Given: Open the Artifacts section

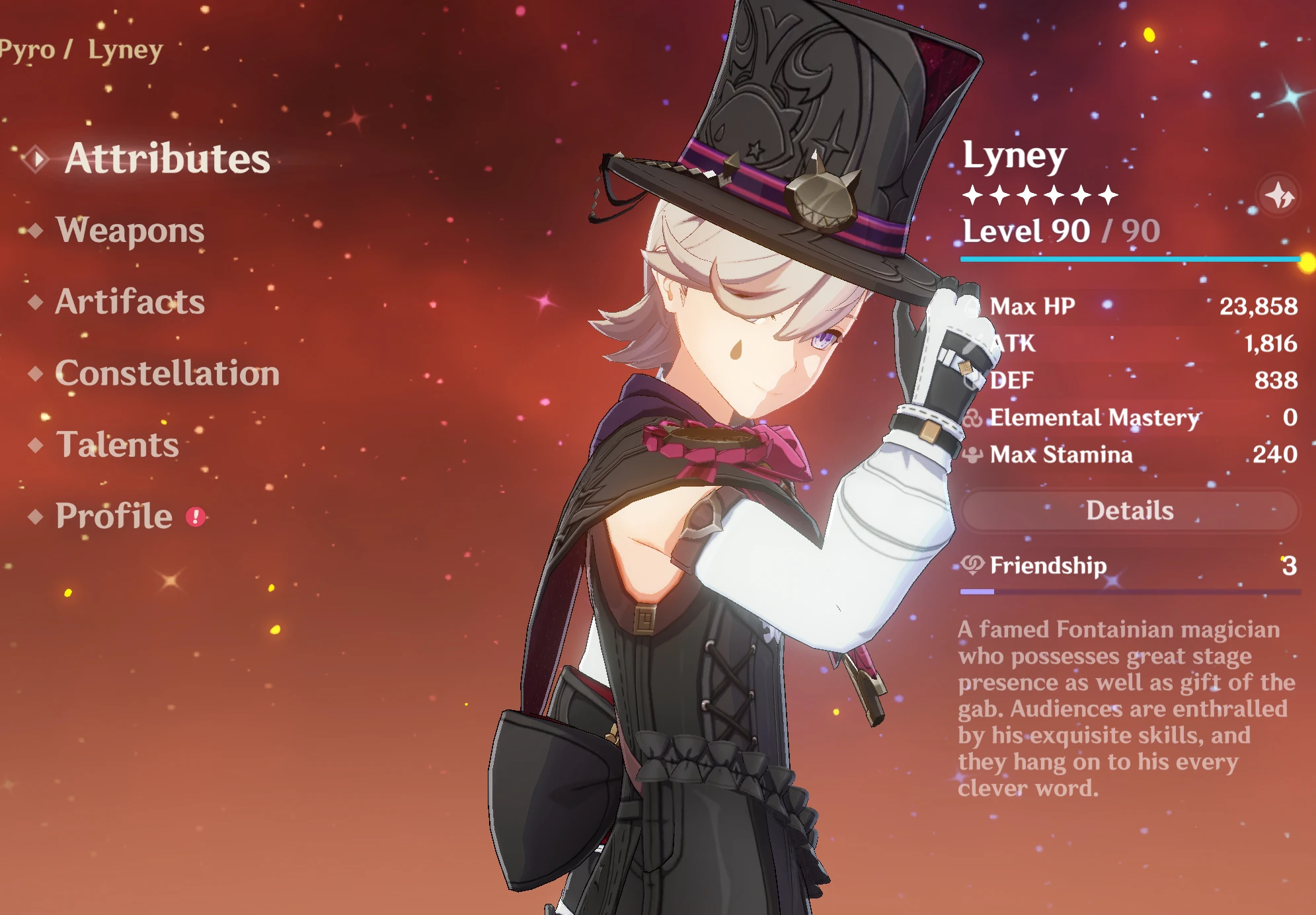Looking at the screenshot, I should point(130,303).
